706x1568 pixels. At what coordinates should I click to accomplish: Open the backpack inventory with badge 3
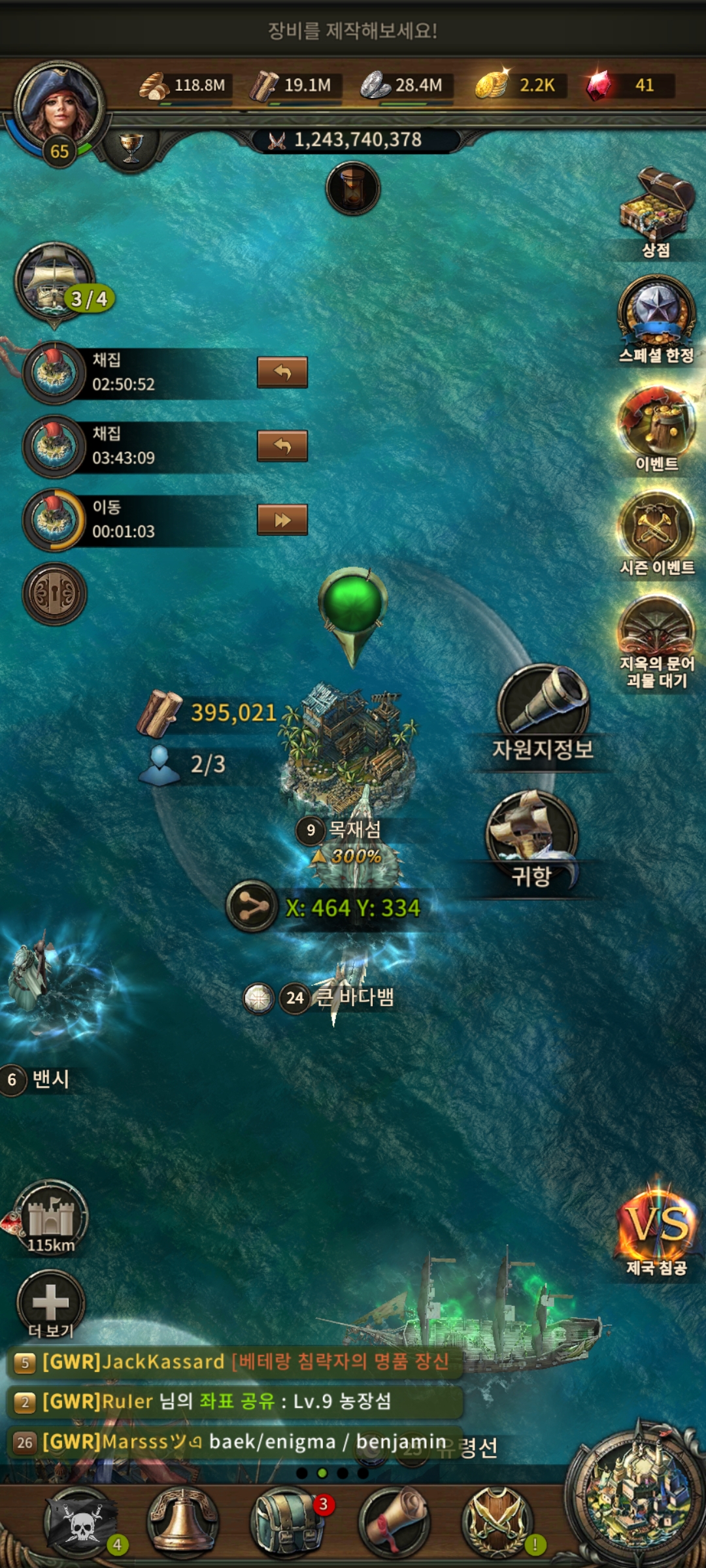[x=286, y=1522]
